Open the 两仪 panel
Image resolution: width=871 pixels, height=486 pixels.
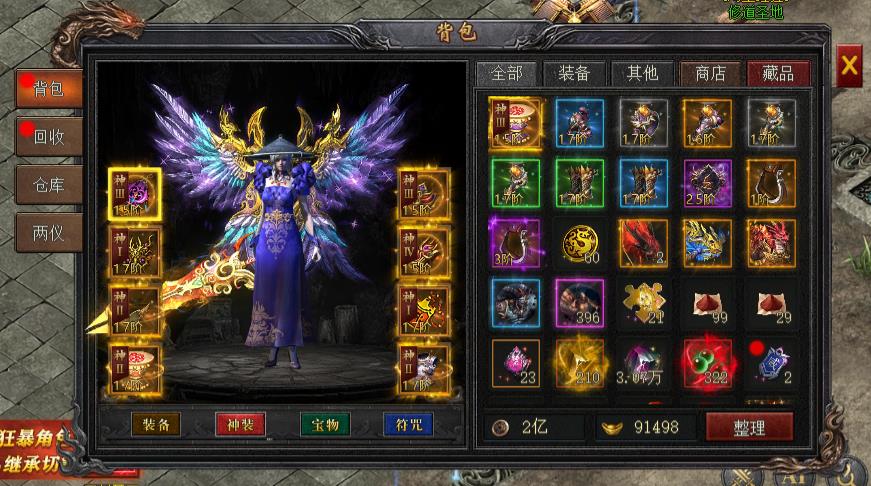coord(48,233)
